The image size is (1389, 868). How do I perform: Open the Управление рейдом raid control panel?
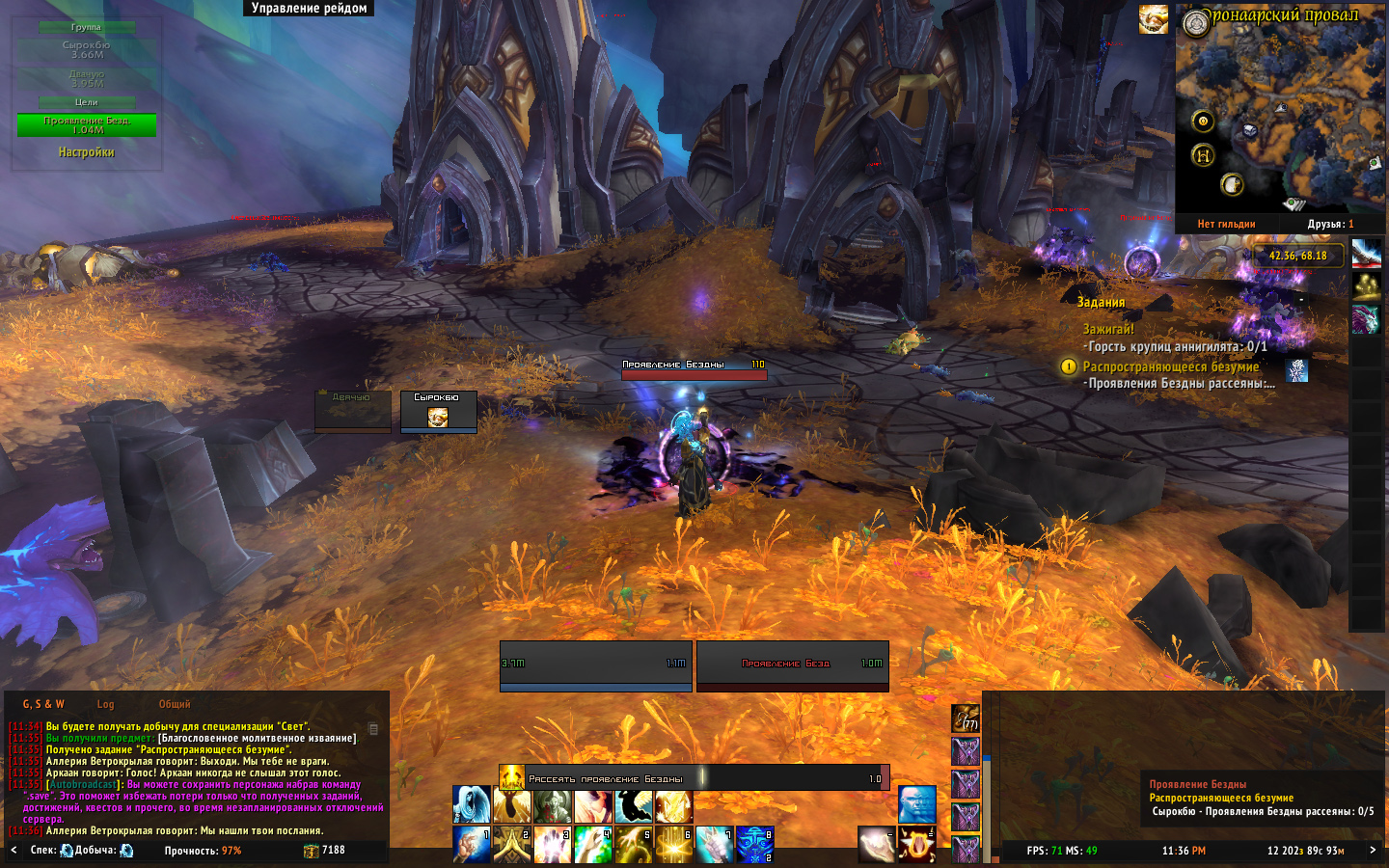tap(309, 9)
